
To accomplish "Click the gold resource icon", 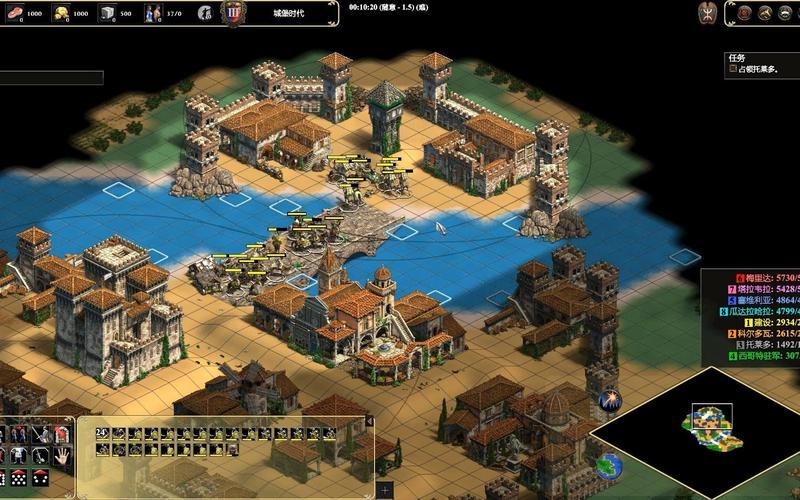I will click(60, 13).
